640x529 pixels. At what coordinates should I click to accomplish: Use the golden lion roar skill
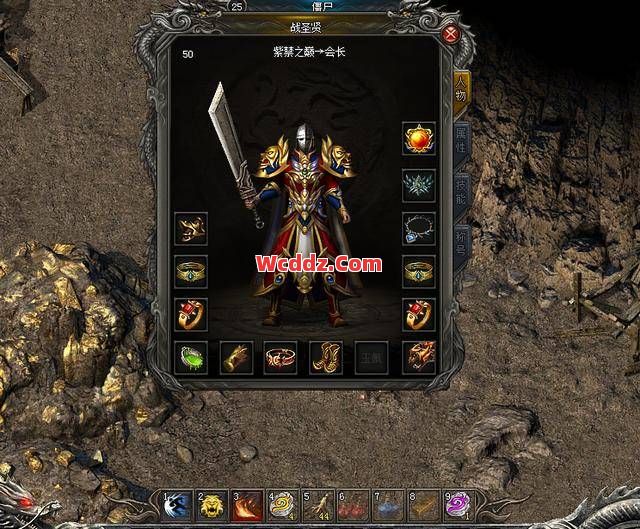click(x=212, y=507)
